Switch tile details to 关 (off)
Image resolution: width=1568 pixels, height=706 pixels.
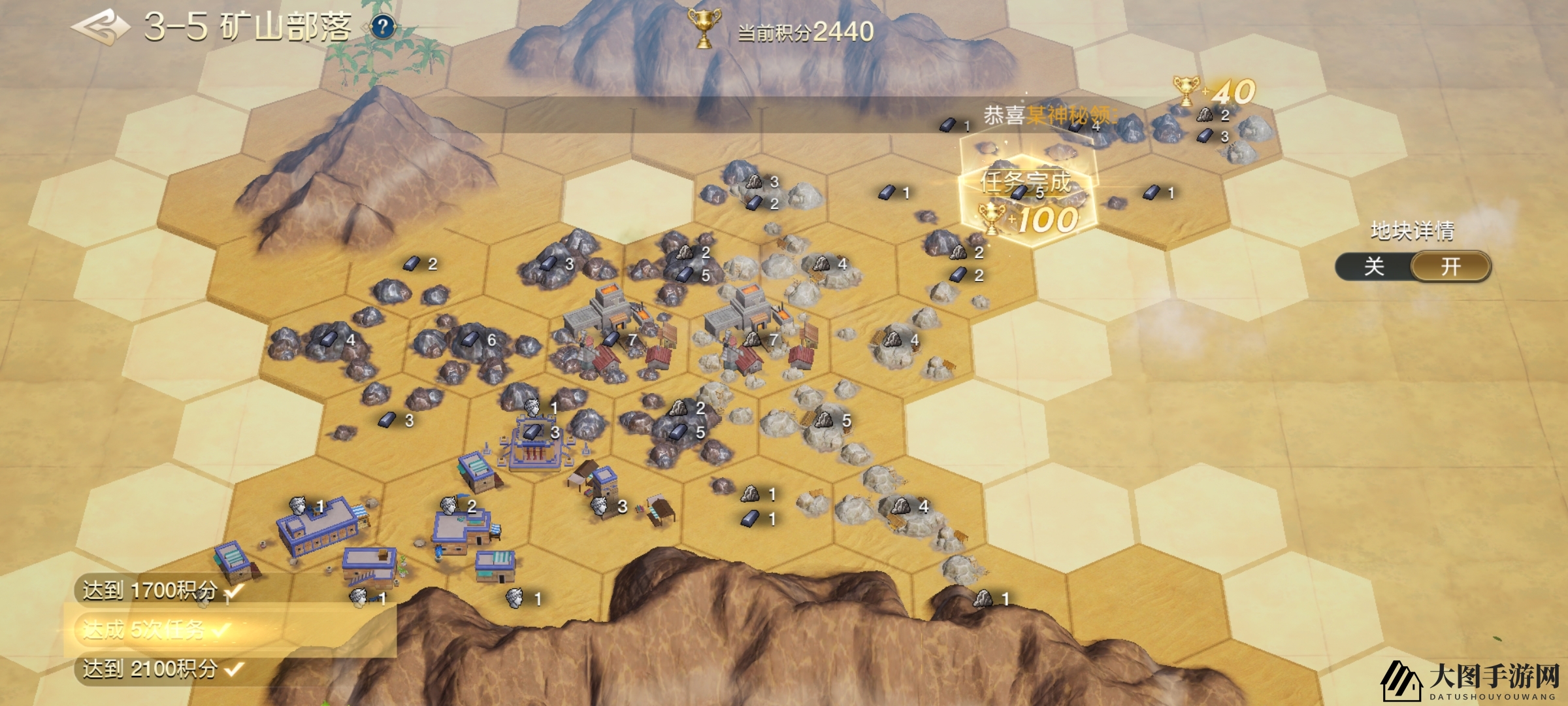[x=1374, y=267]
